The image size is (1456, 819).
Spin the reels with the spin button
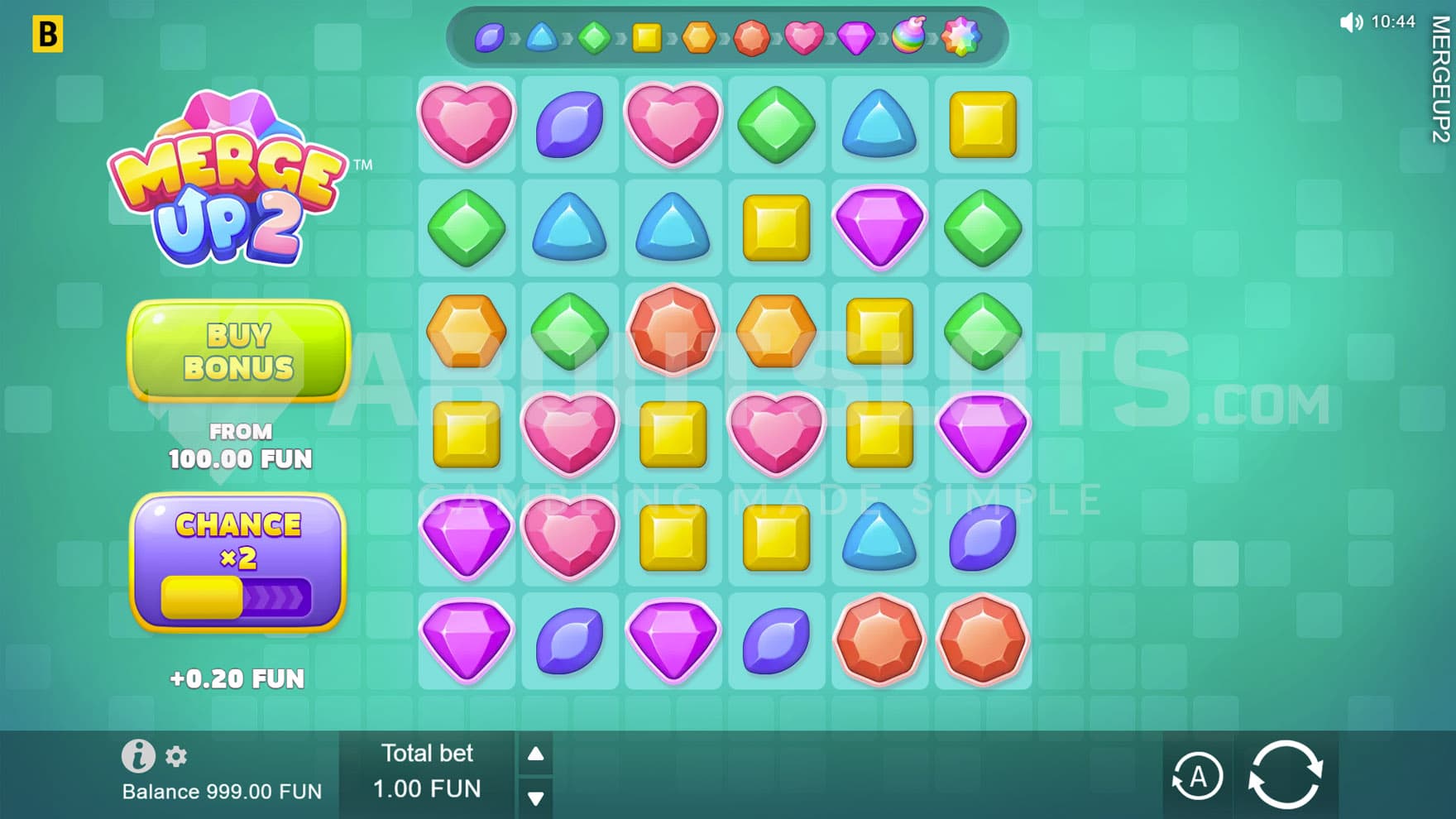(x=1285, y=775)
